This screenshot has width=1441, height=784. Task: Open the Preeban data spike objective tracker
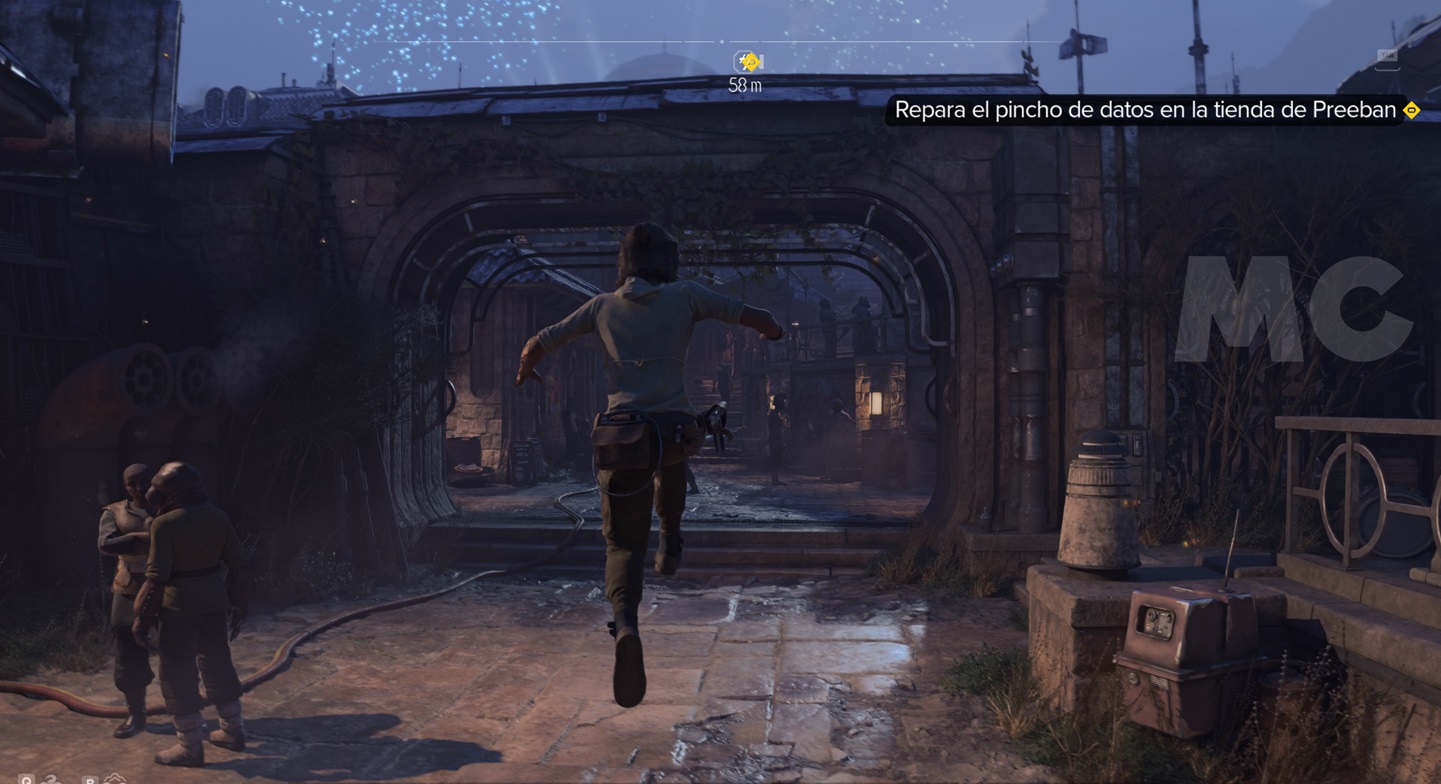click(1144, 110)
